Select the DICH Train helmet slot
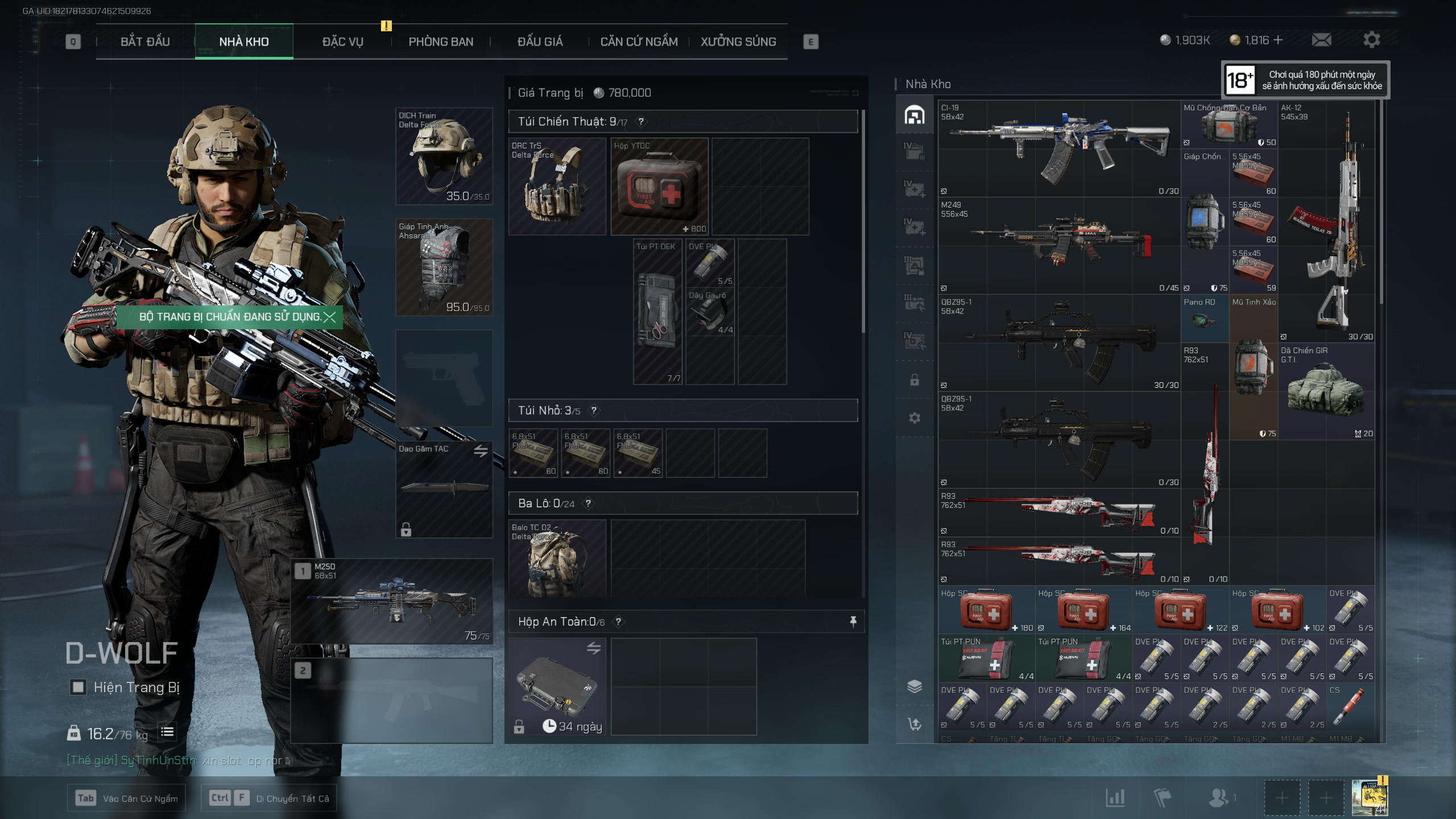The image size is (1456, 819). click(444, 156)
